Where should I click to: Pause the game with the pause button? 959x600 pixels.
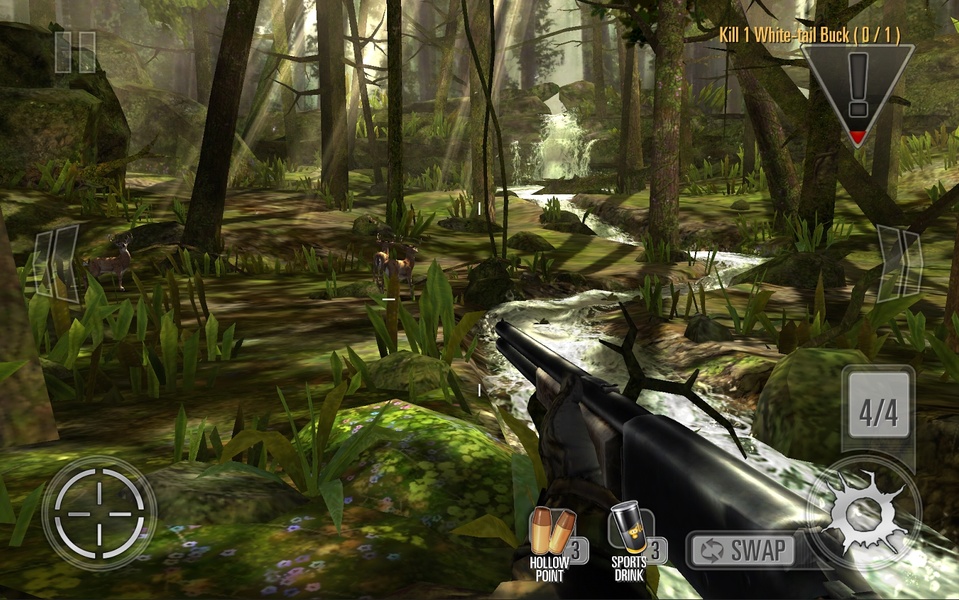click(x=75, y=52)
